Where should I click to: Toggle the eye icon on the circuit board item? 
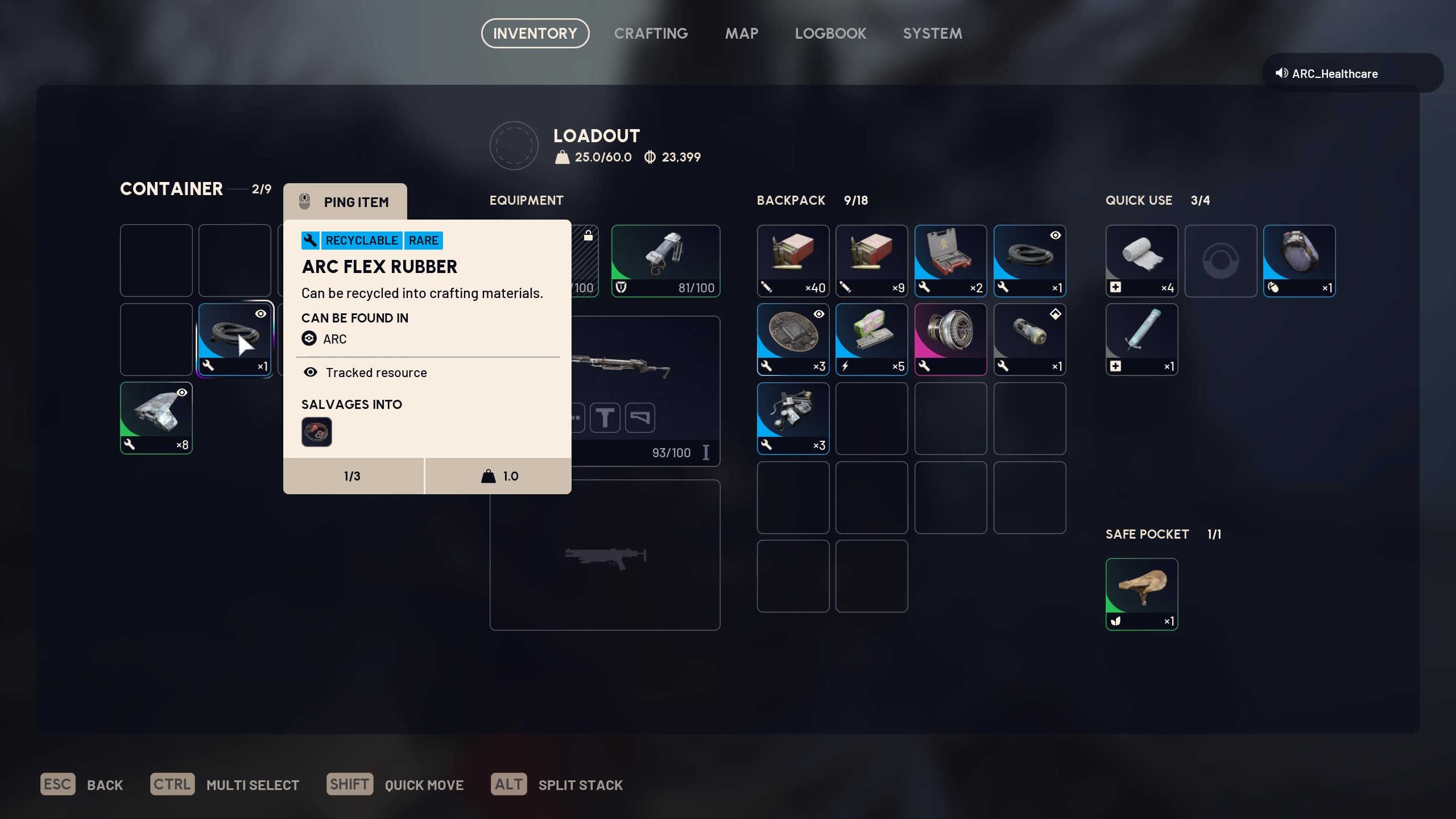(819, 314)
